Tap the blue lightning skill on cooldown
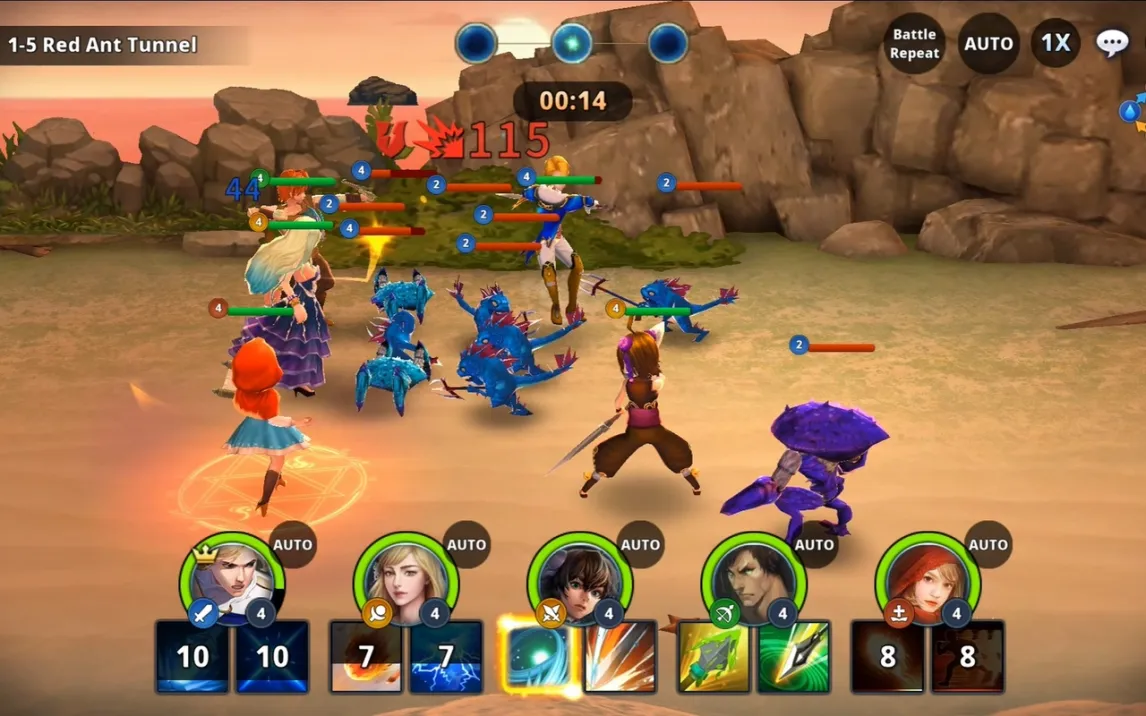Viewport: 1146px width, 716px height. click(x=446, y=656)
